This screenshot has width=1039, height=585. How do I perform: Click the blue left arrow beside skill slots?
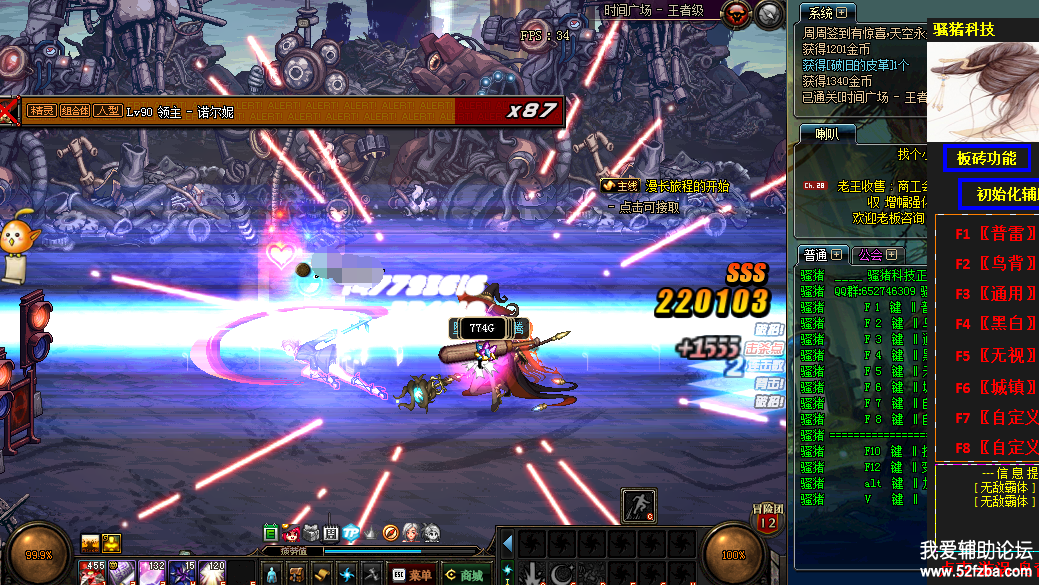click(507, 544)
